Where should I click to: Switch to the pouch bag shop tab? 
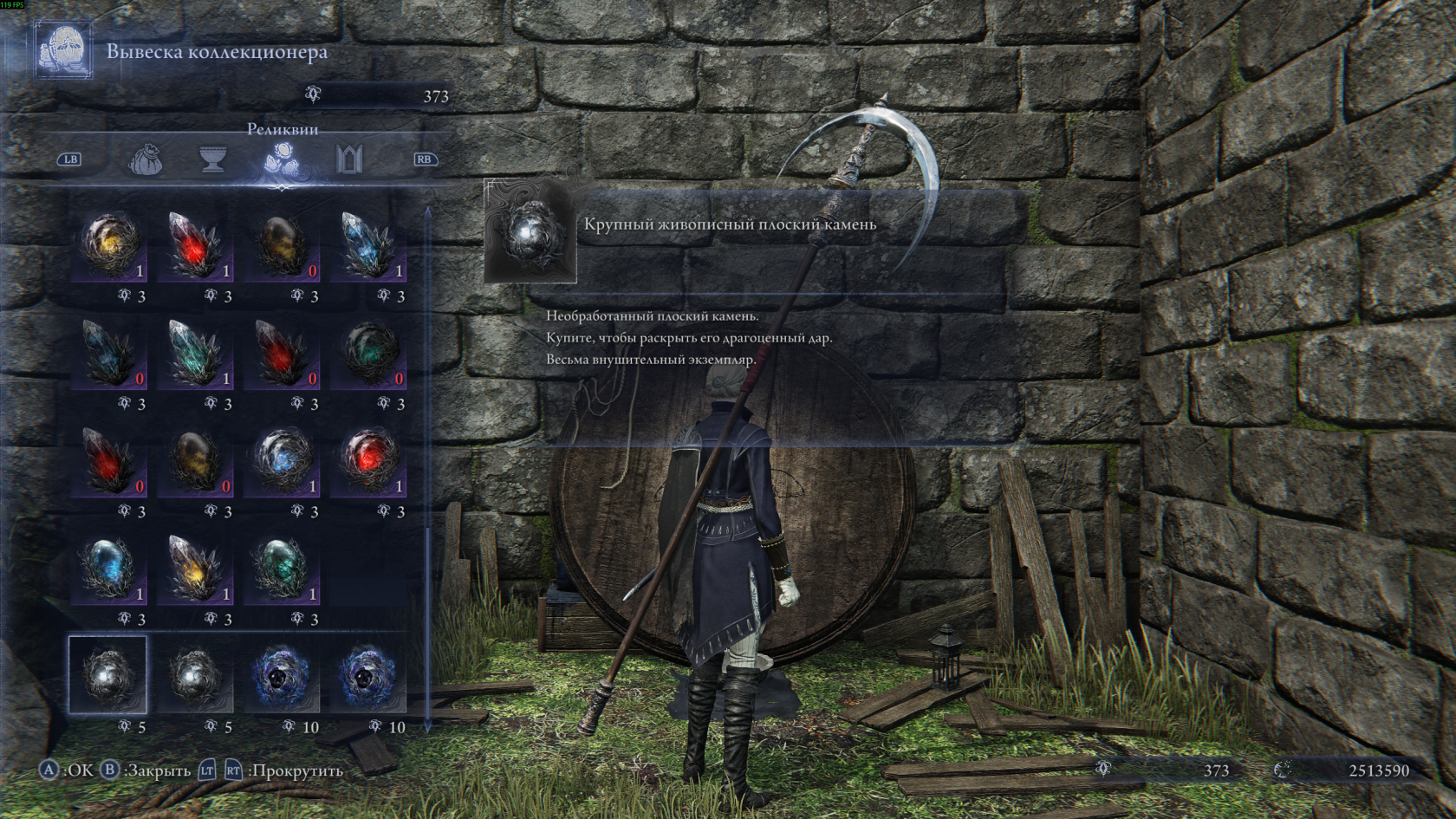coord(146,159)
